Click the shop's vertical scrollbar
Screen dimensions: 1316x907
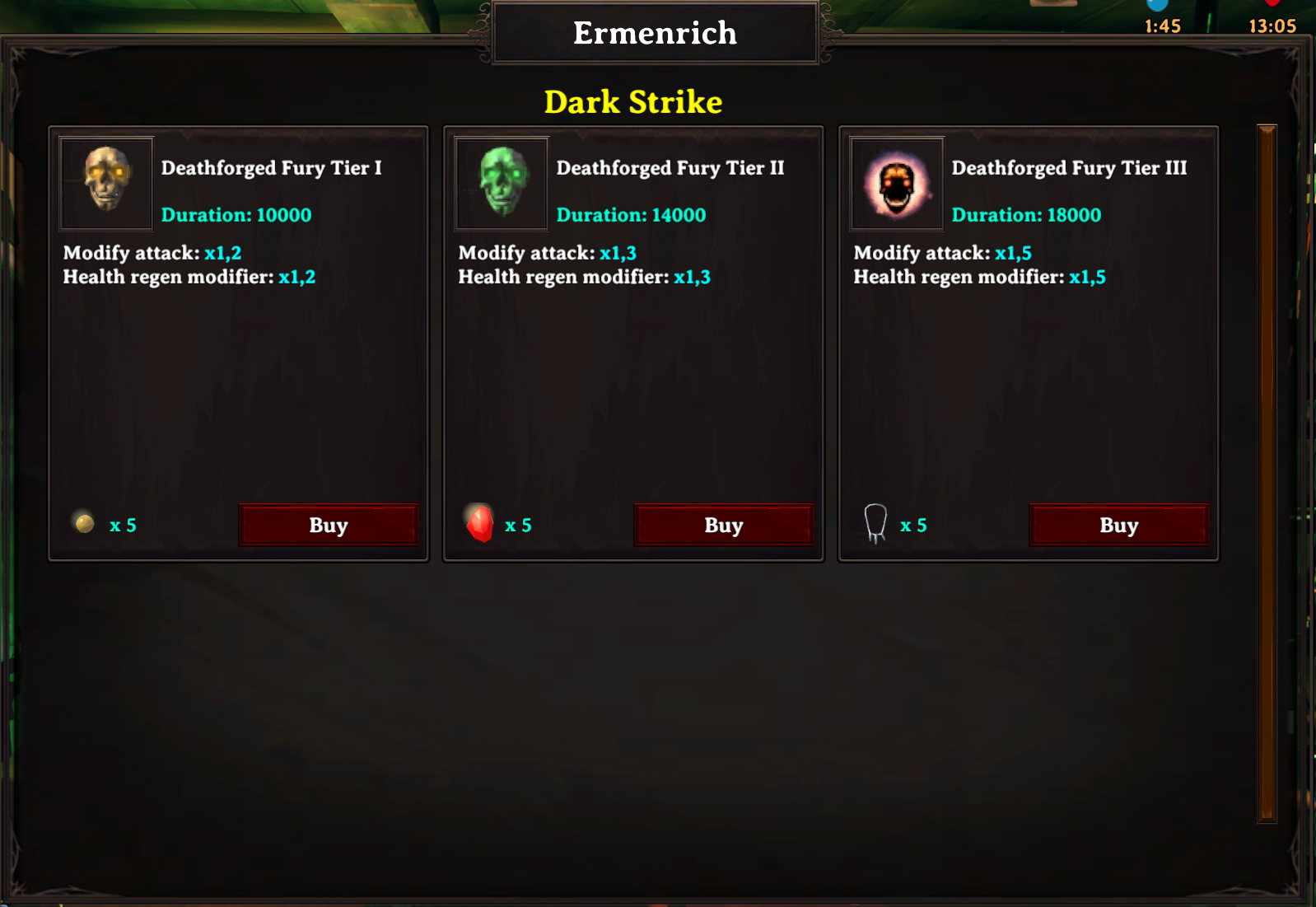(1267, 473)
